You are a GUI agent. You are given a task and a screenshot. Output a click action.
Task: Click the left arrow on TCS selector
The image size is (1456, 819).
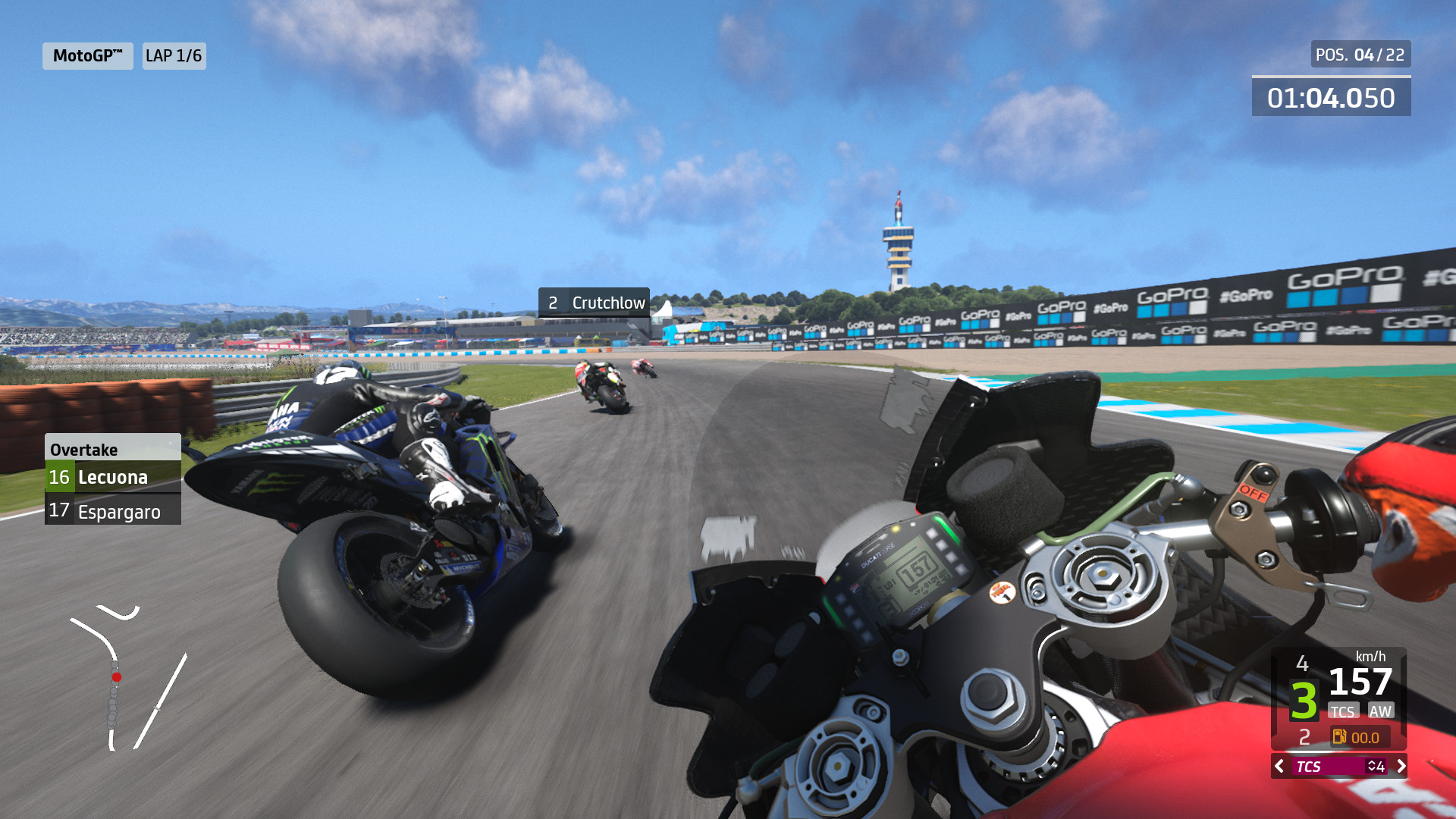tap(1279, 767)
